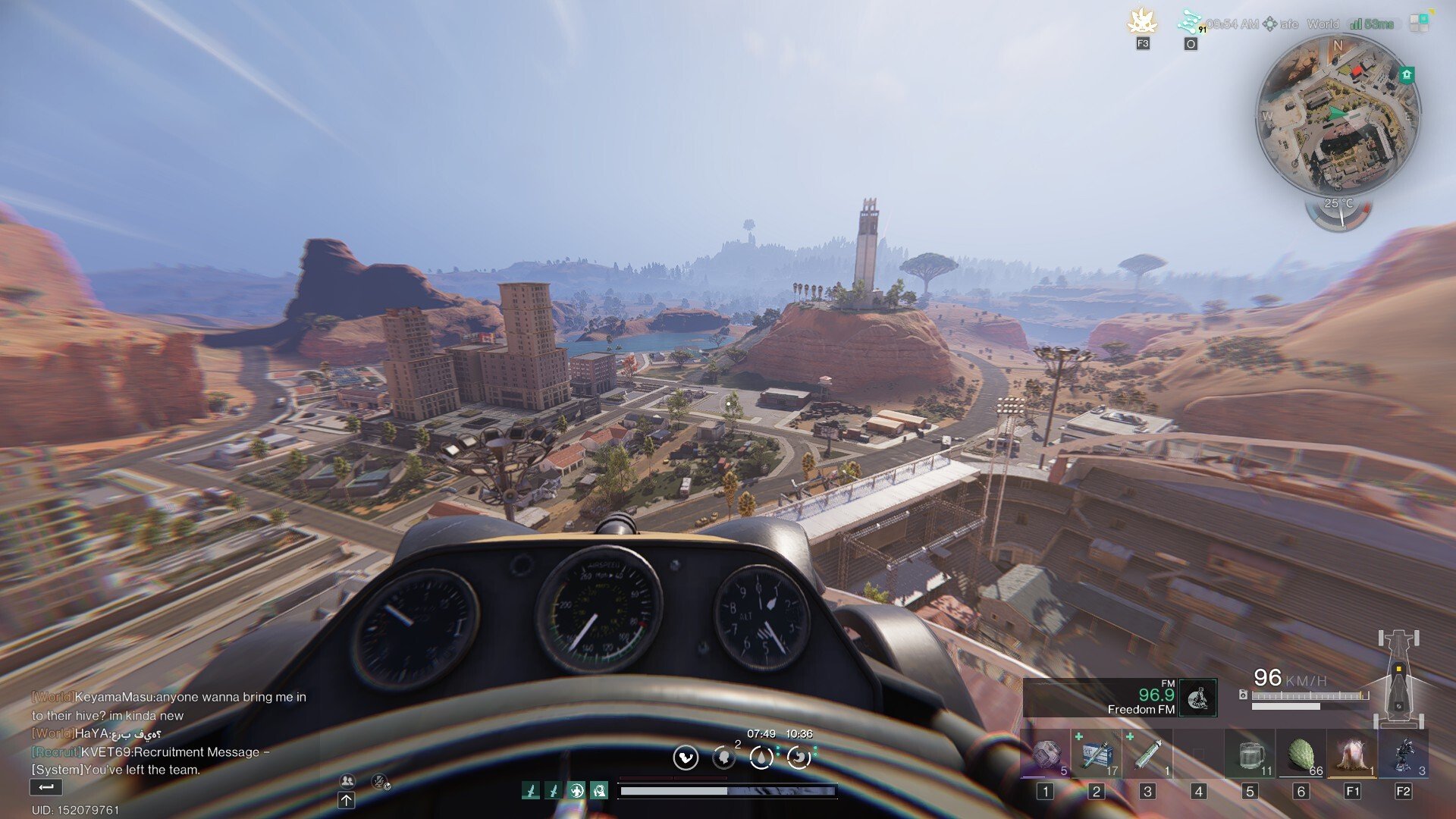Select the glass mug drink slot
This screenshot has height=819, width=1456.
coord(1249,755)
